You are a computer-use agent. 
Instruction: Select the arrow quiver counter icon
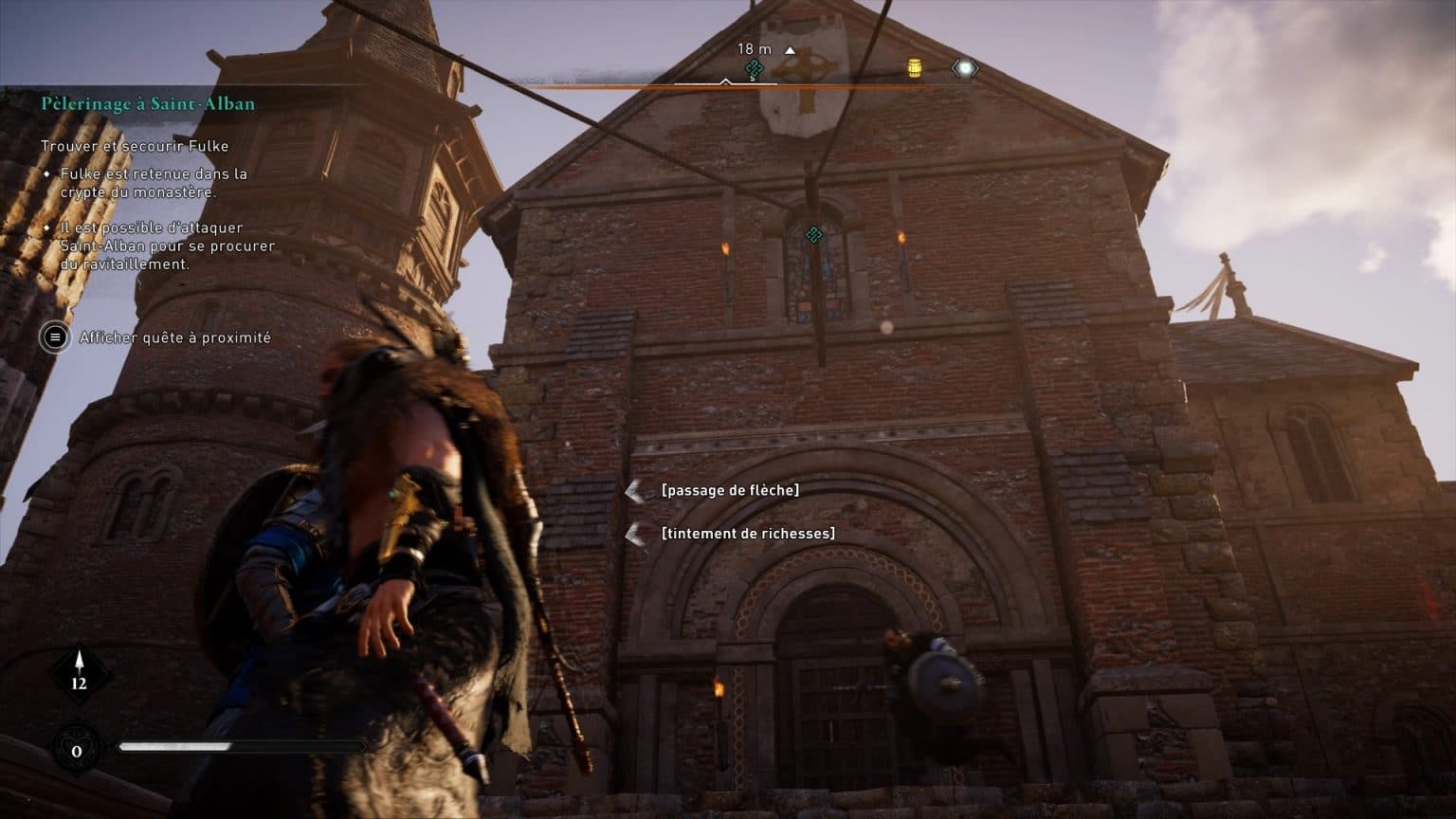pos(79,674)
